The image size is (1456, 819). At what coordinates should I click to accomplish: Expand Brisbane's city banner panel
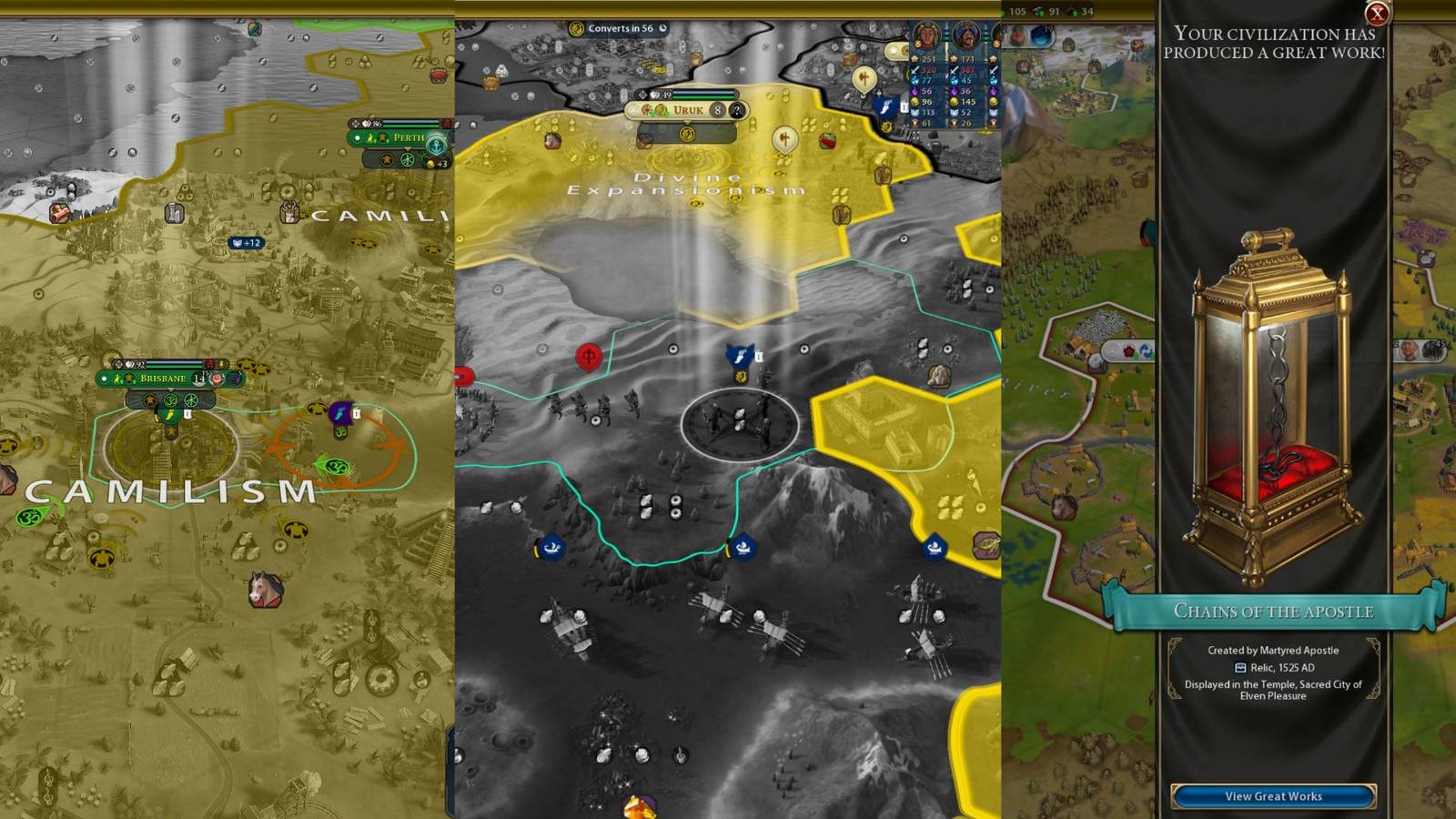(169, 389)
